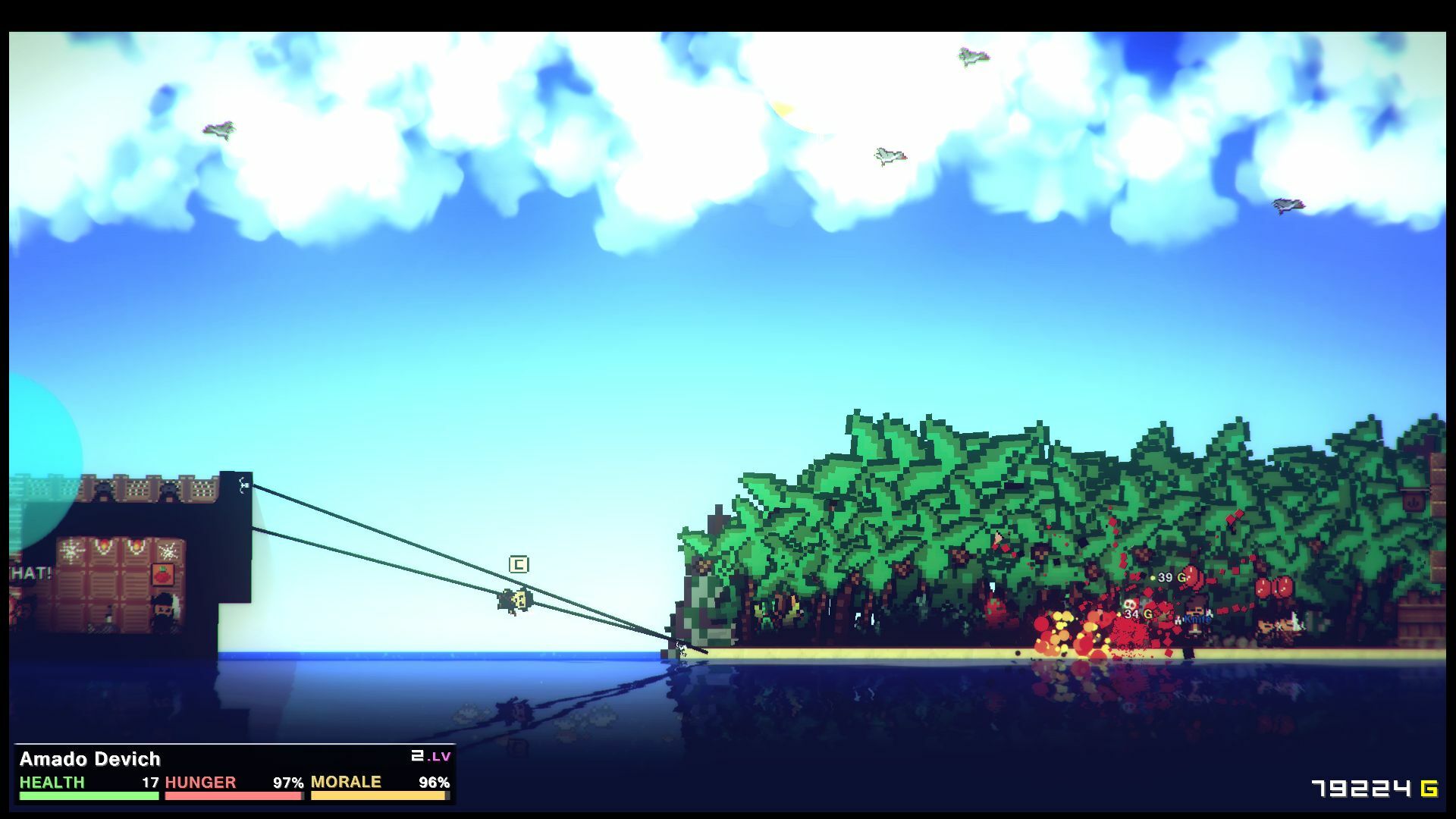Collect the 39 G coin drop
Image resolution: width=1456 pixels, height=819 pixels.
[x=1172, y=577]
